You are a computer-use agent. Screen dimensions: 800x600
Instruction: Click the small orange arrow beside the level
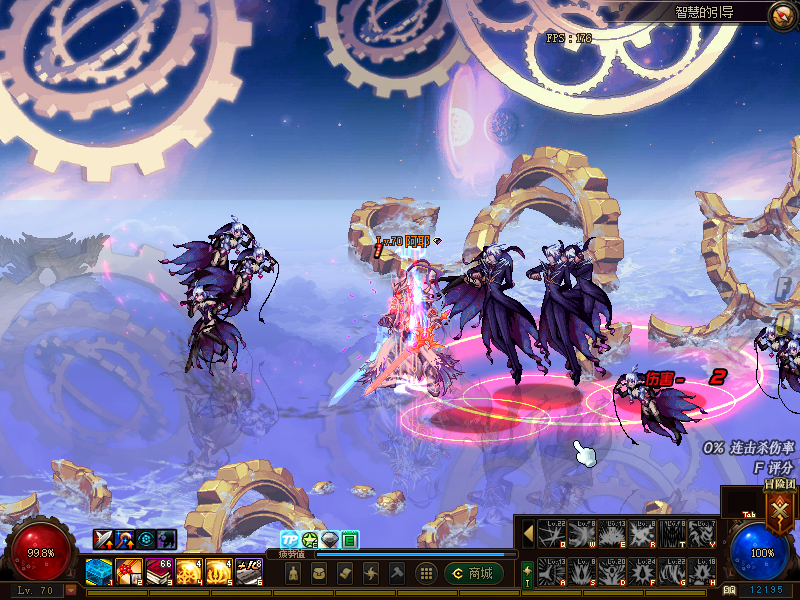click(70, 591)
